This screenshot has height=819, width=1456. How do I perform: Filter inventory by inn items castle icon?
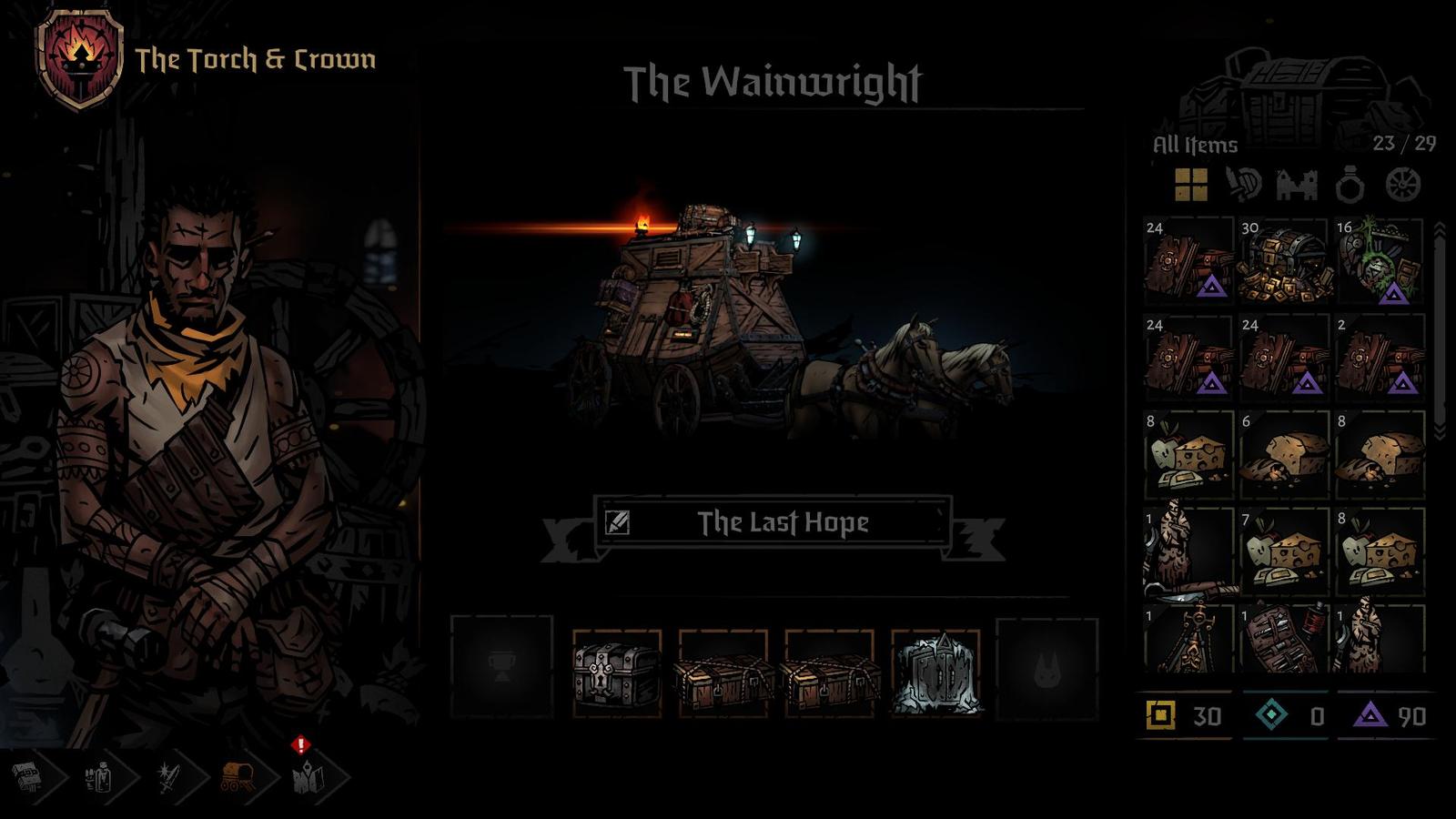coord(1297,185)
